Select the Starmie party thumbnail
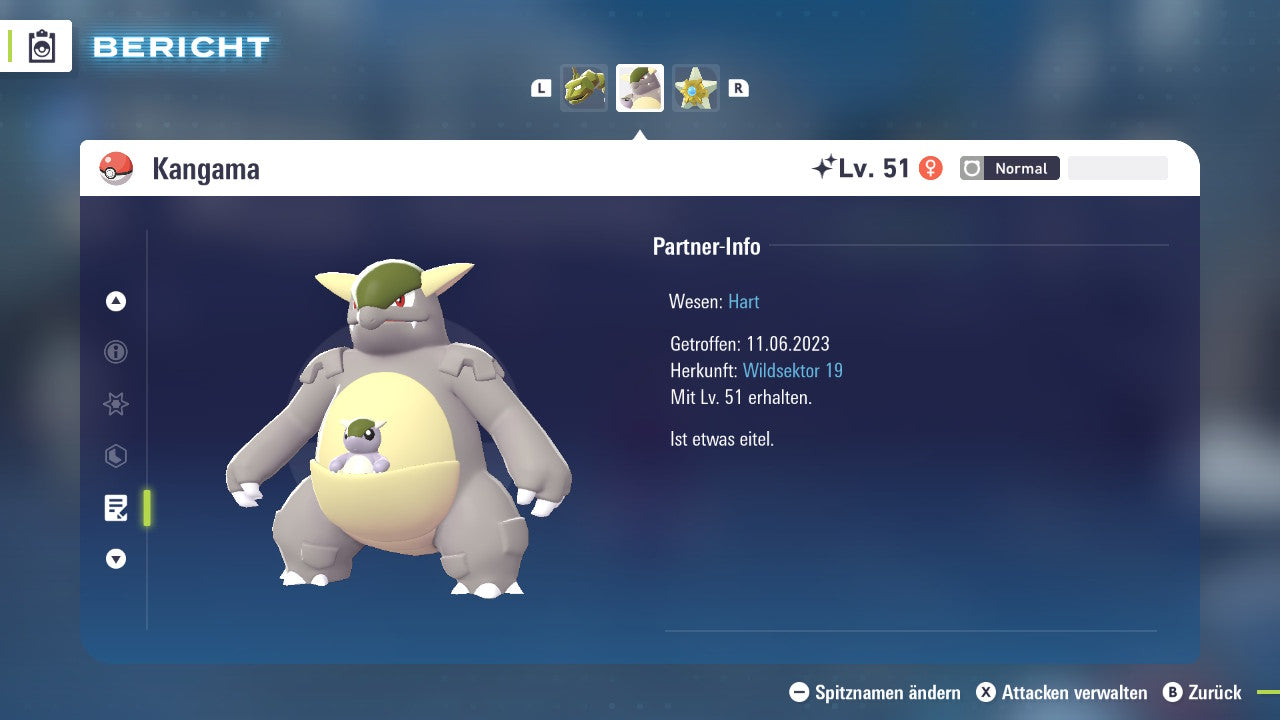Image resolution: width=1280 pixels, height=720 pixels. 696,88
